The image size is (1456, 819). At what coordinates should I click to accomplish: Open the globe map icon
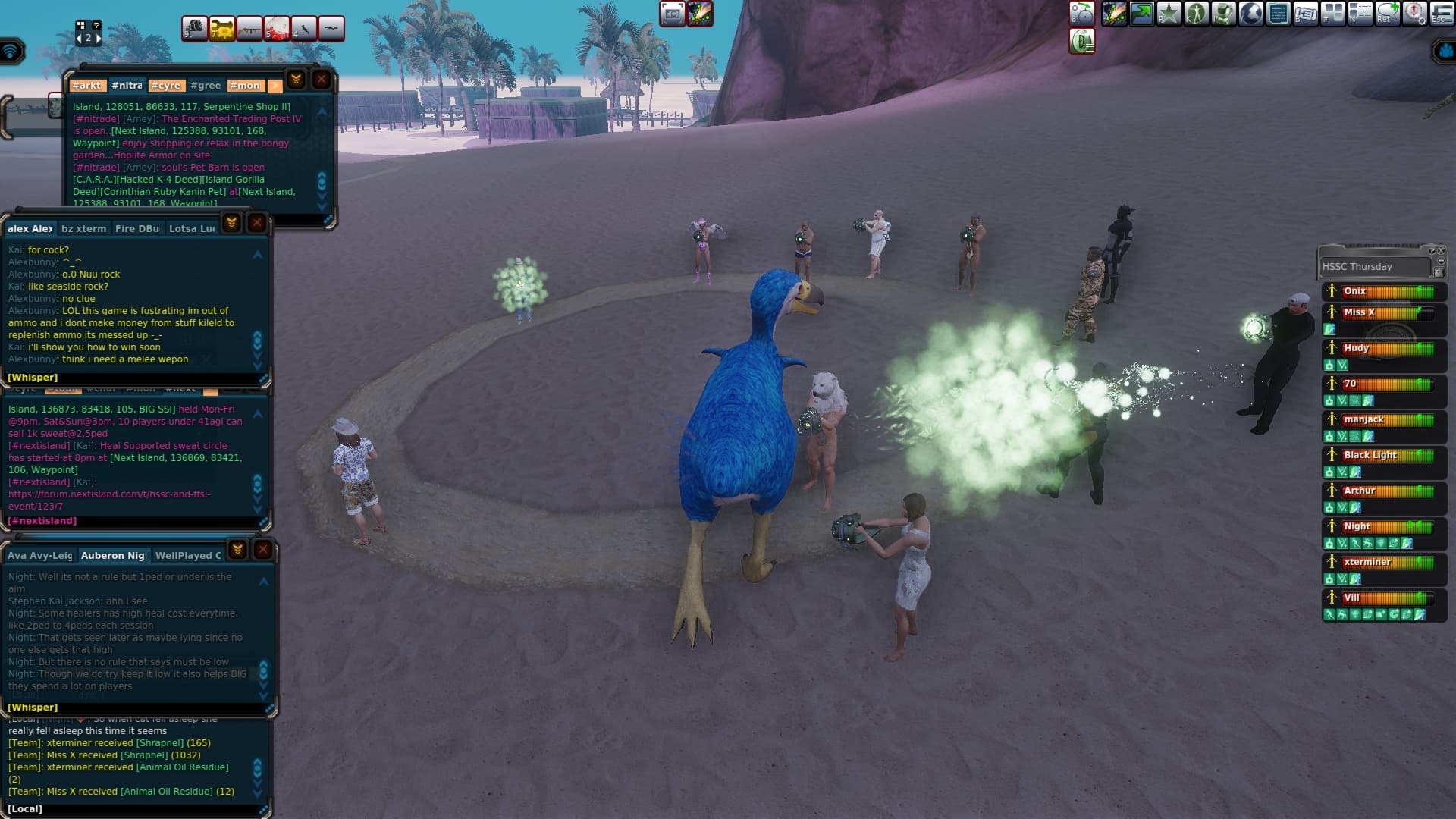pyautogui.click(x=1250, y=14)
